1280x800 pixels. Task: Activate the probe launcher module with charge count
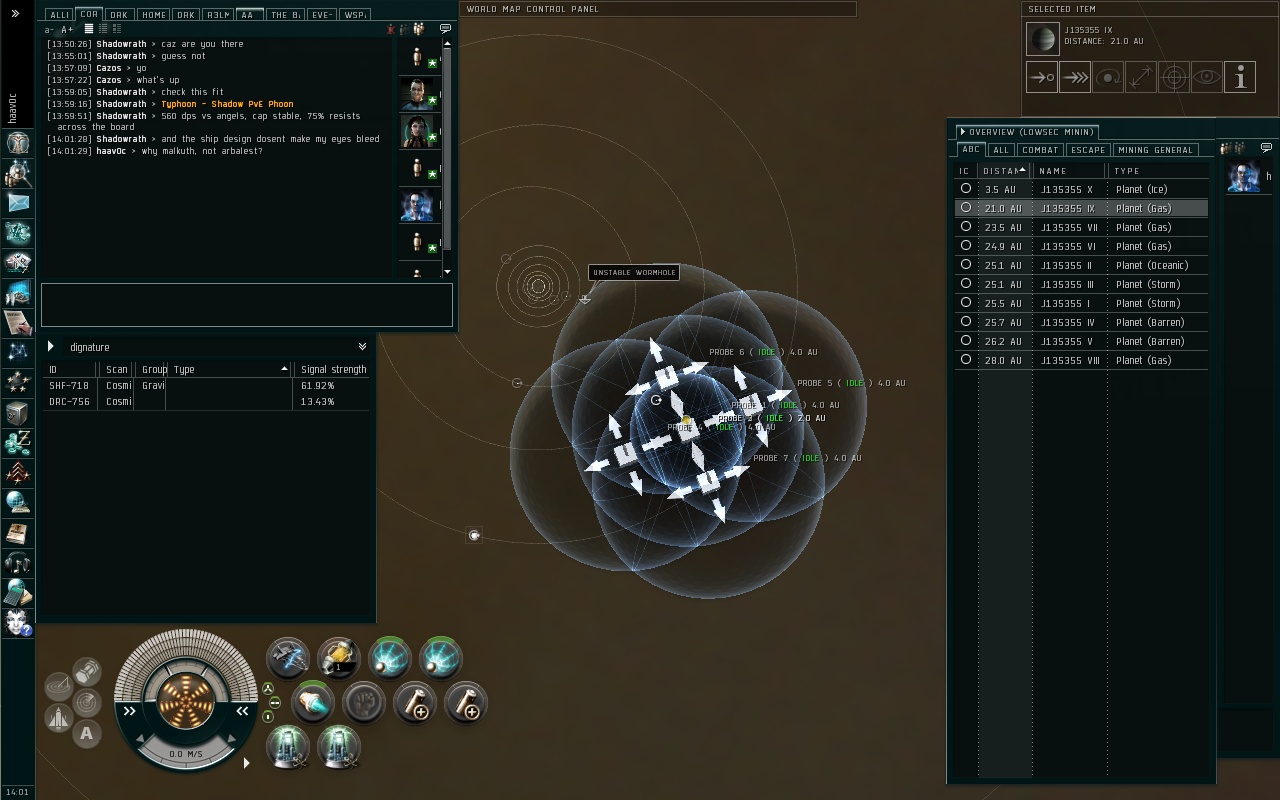click(338, 658)
